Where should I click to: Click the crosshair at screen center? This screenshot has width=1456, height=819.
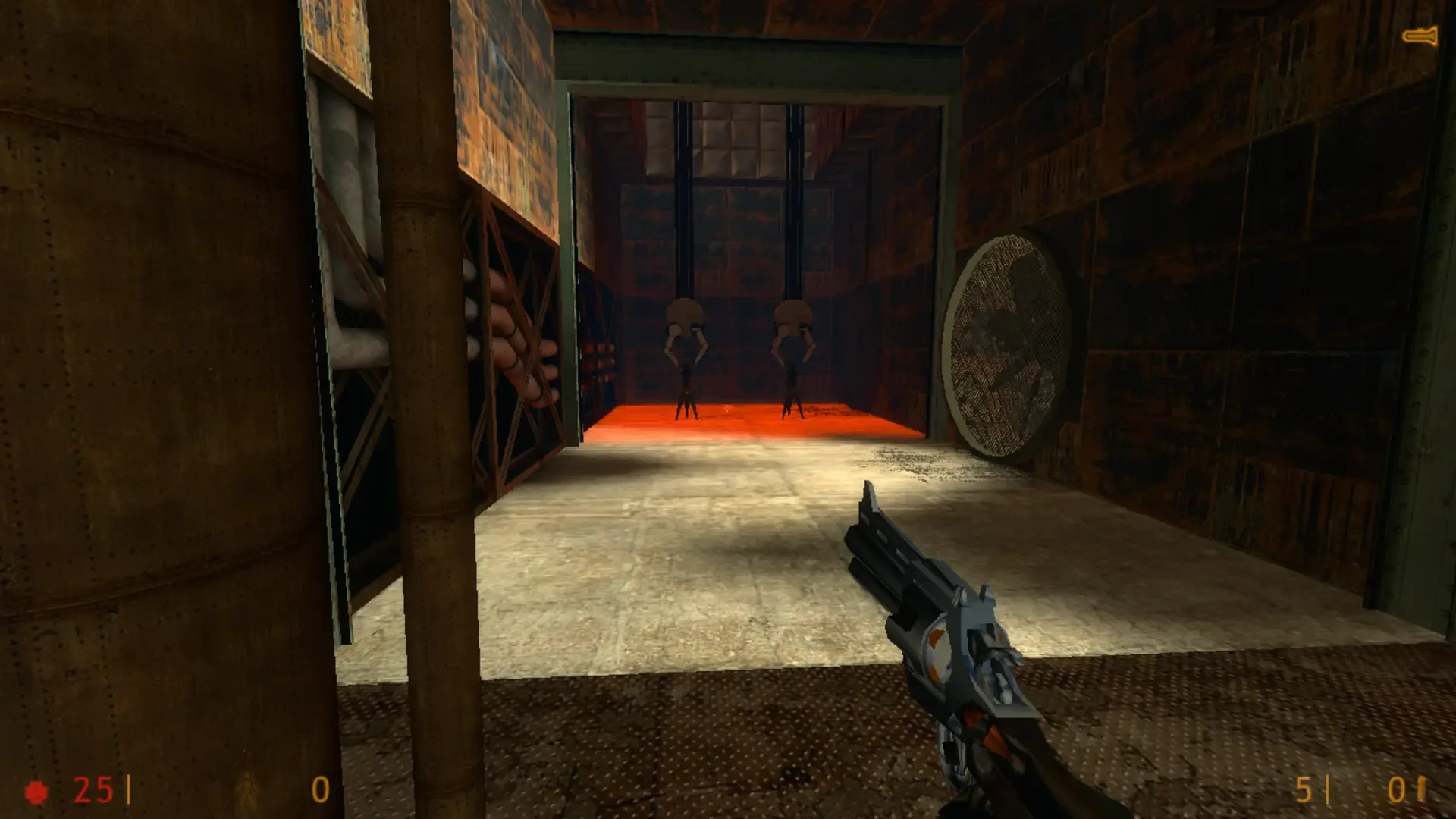(x=728, y=409)
